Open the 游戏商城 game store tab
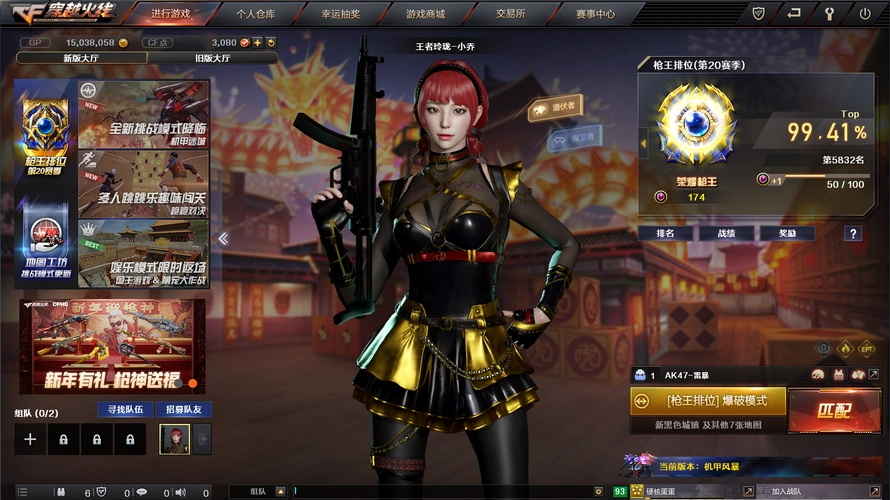The image size is (890, 500). [426, 14]
